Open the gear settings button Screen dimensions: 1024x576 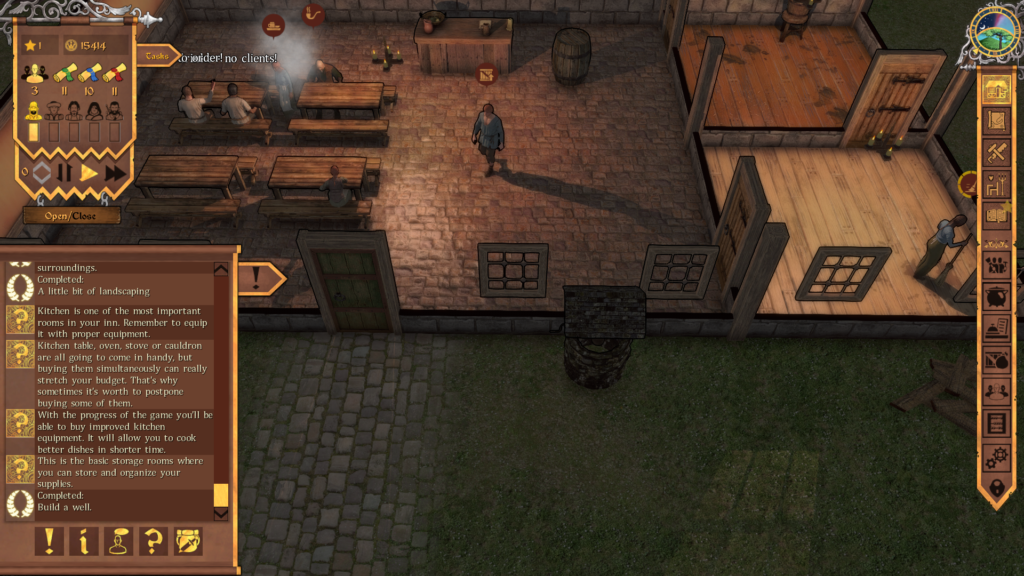click(x=996, y=457)
